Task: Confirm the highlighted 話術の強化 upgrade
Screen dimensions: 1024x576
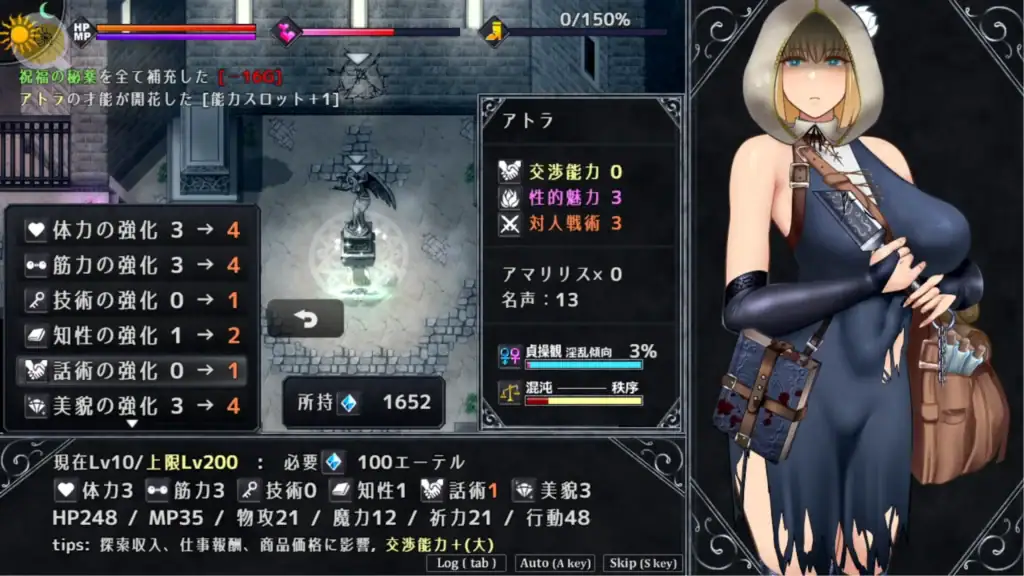Action: 132,370
